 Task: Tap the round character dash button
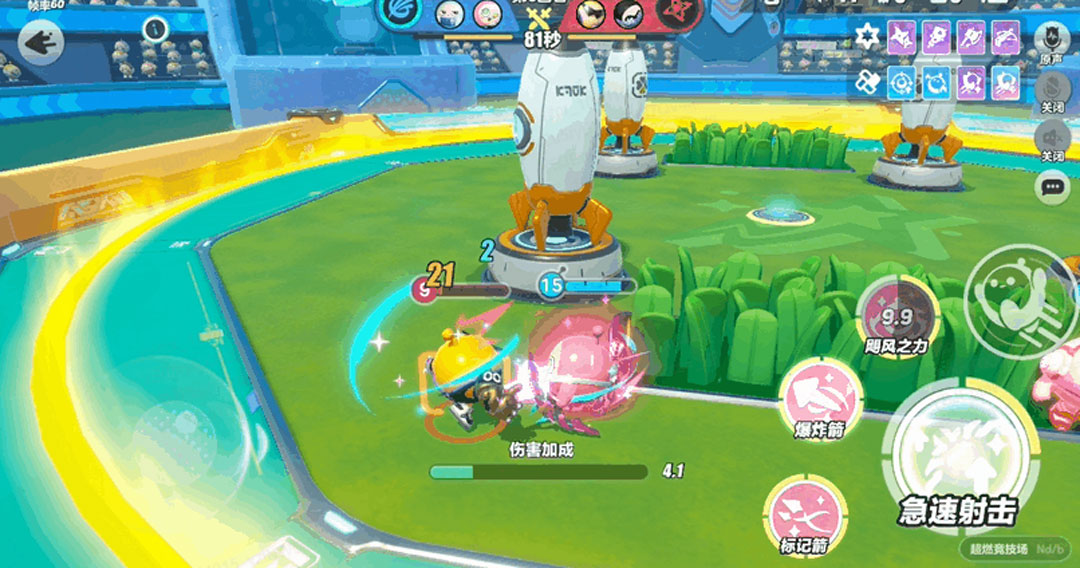(1014, 296)
